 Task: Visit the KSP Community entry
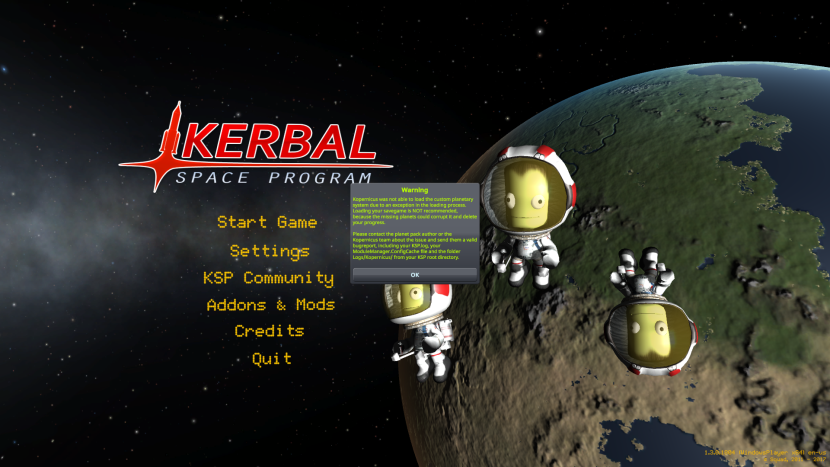[x=268, y=278]
